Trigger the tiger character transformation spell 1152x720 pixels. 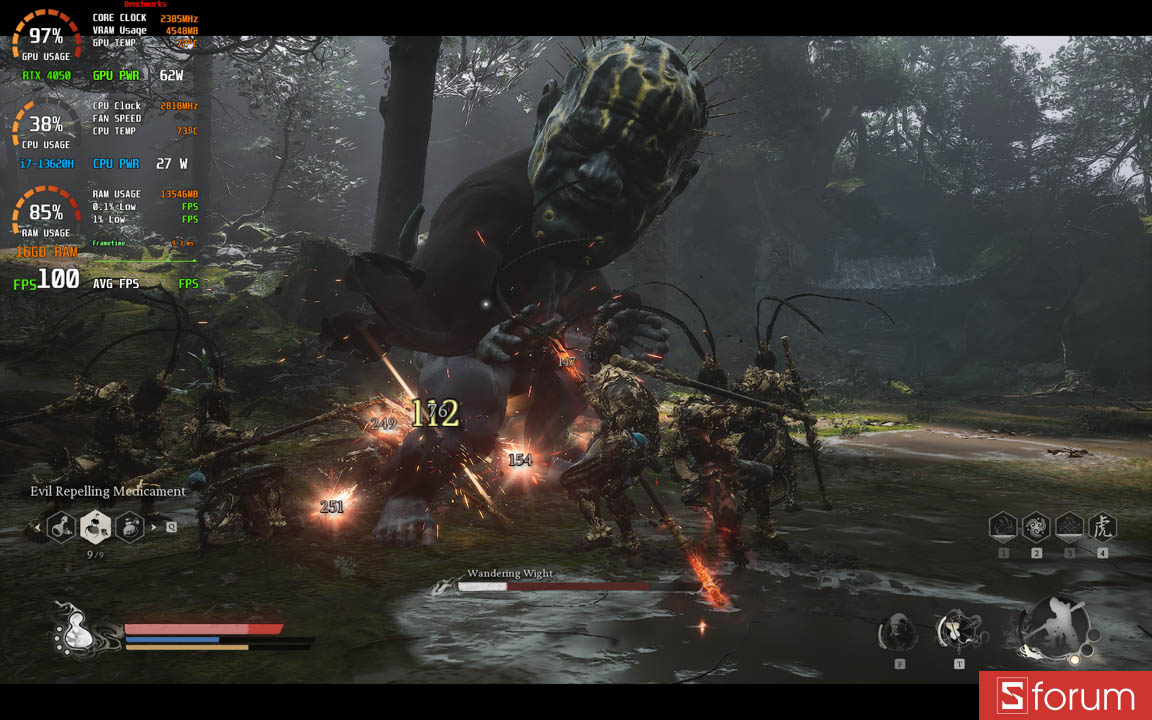(1102, 526)
